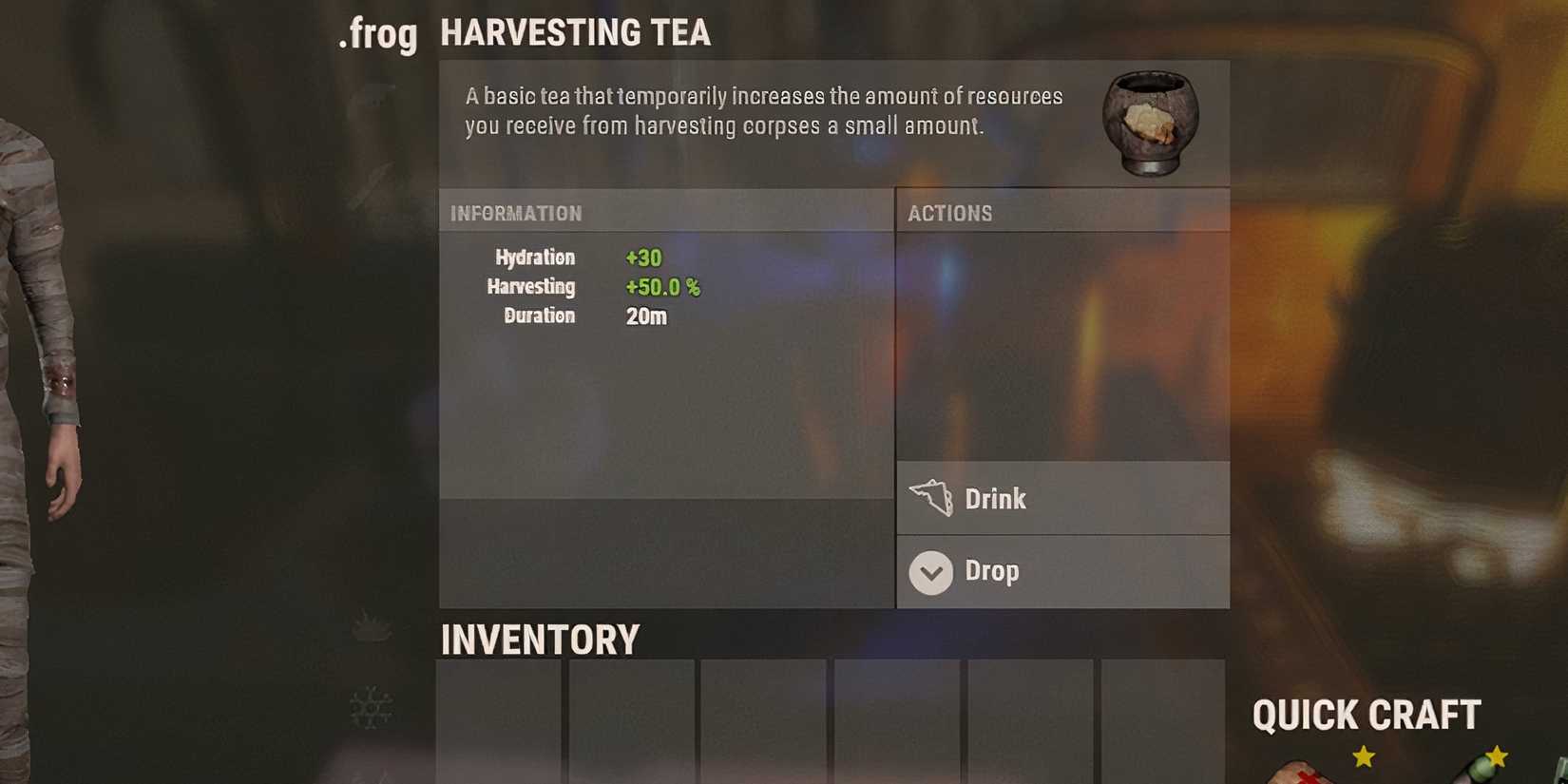Click the gold star above the bandage
1568x784 pixels.
coord(1363,755)
